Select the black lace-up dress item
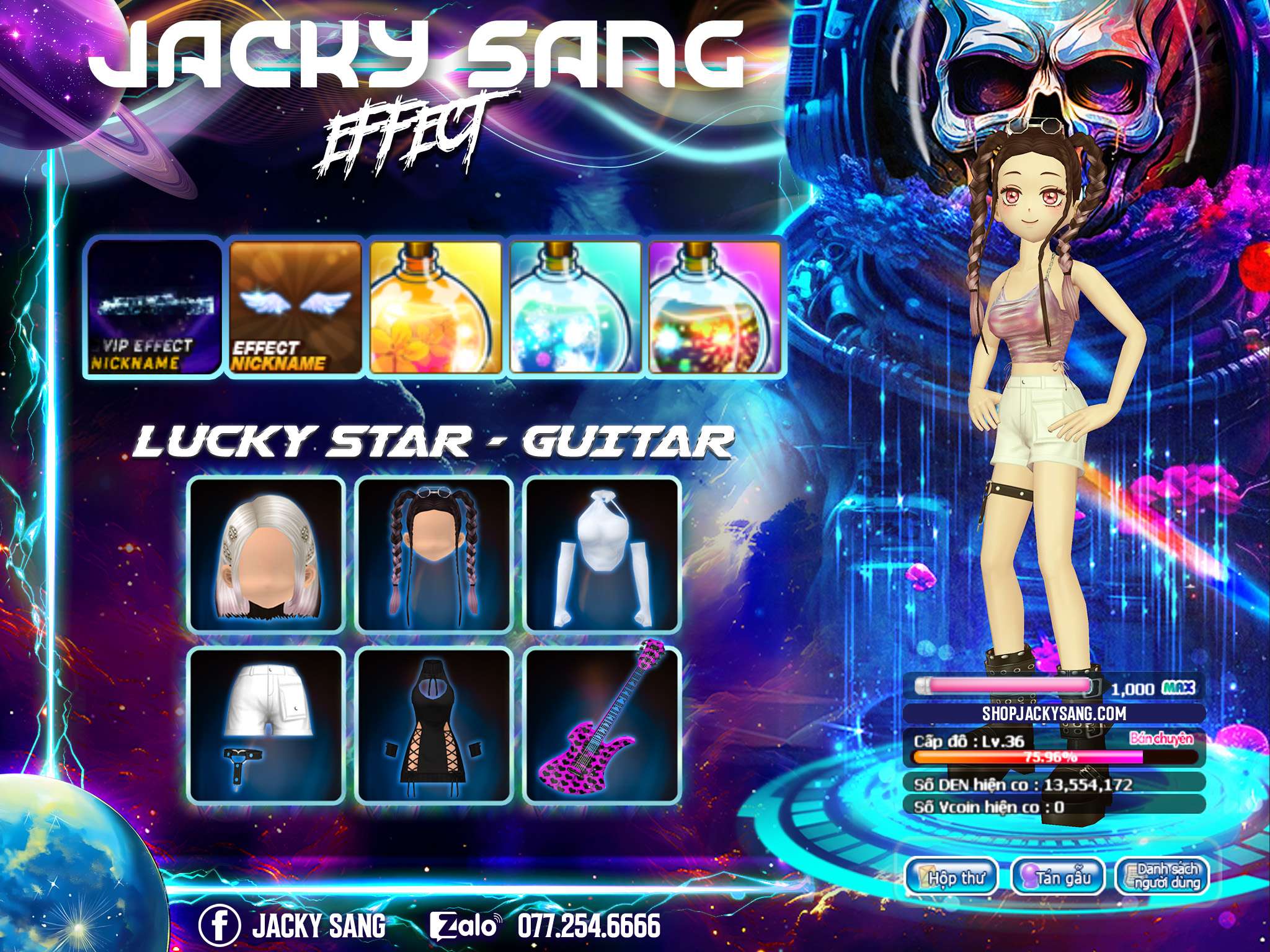1270x952 pixels. click(x=435, y=724)
